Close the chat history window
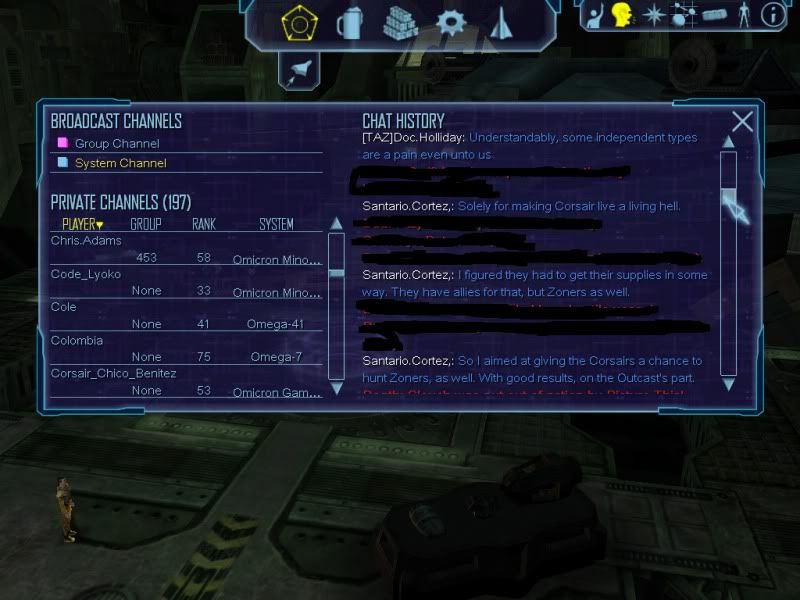 [742, 122]
